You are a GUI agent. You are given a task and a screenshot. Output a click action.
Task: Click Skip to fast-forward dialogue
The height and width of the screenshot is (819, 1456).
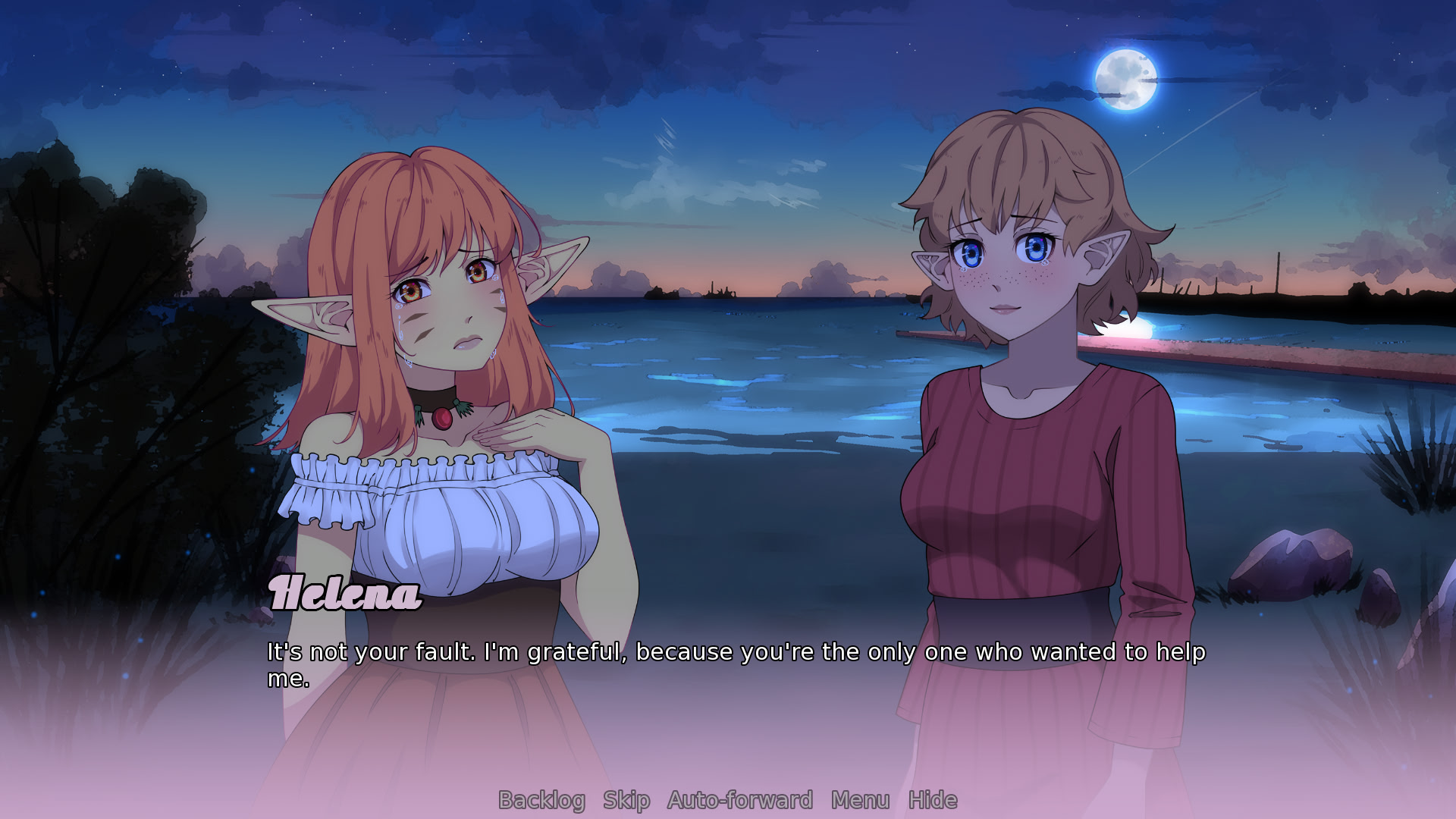(x=626, y=800)
